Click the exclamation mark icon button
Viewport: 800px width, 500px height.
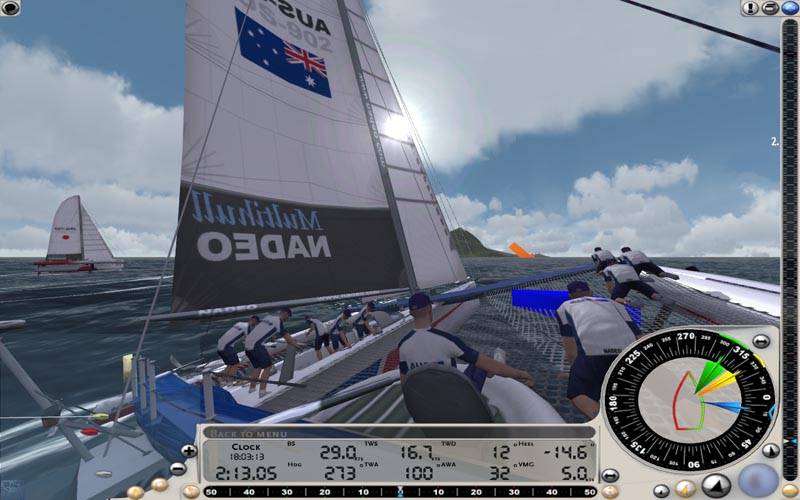tap(749, 8)
